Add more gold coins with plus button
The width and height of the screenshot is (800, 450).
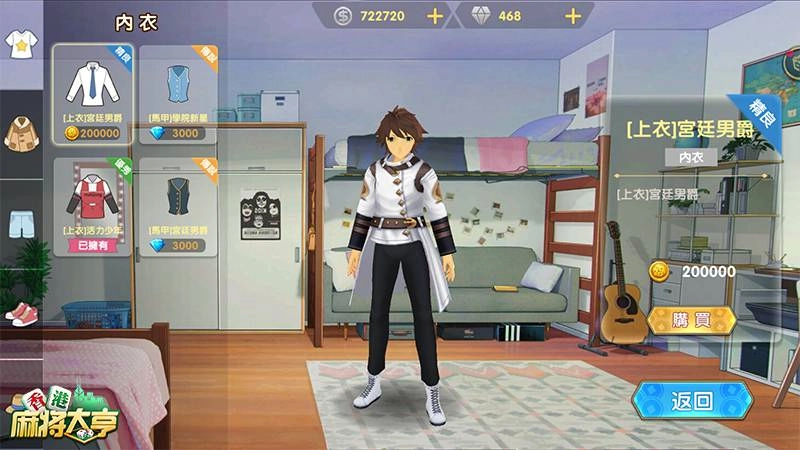pos(434,16)
